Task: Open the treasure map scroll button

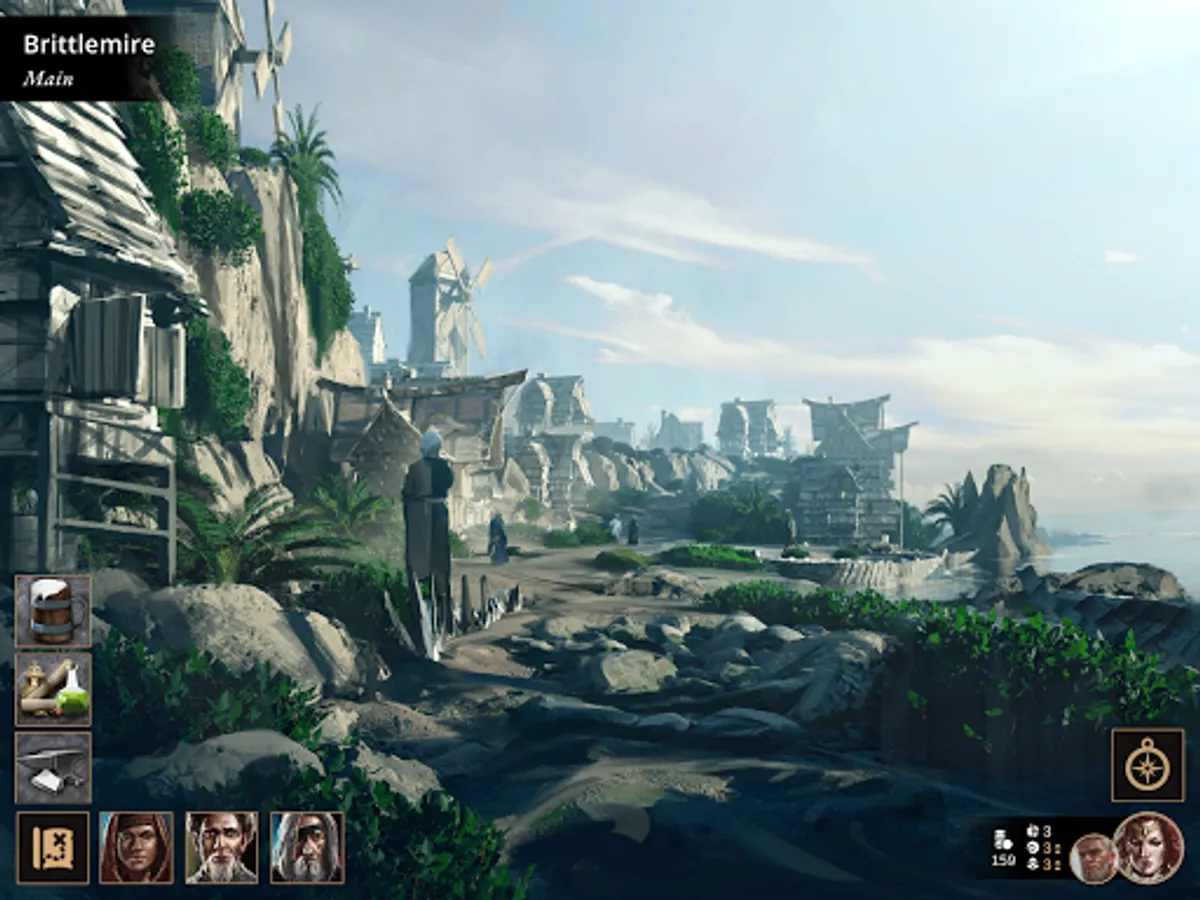Action: [53, 847]
